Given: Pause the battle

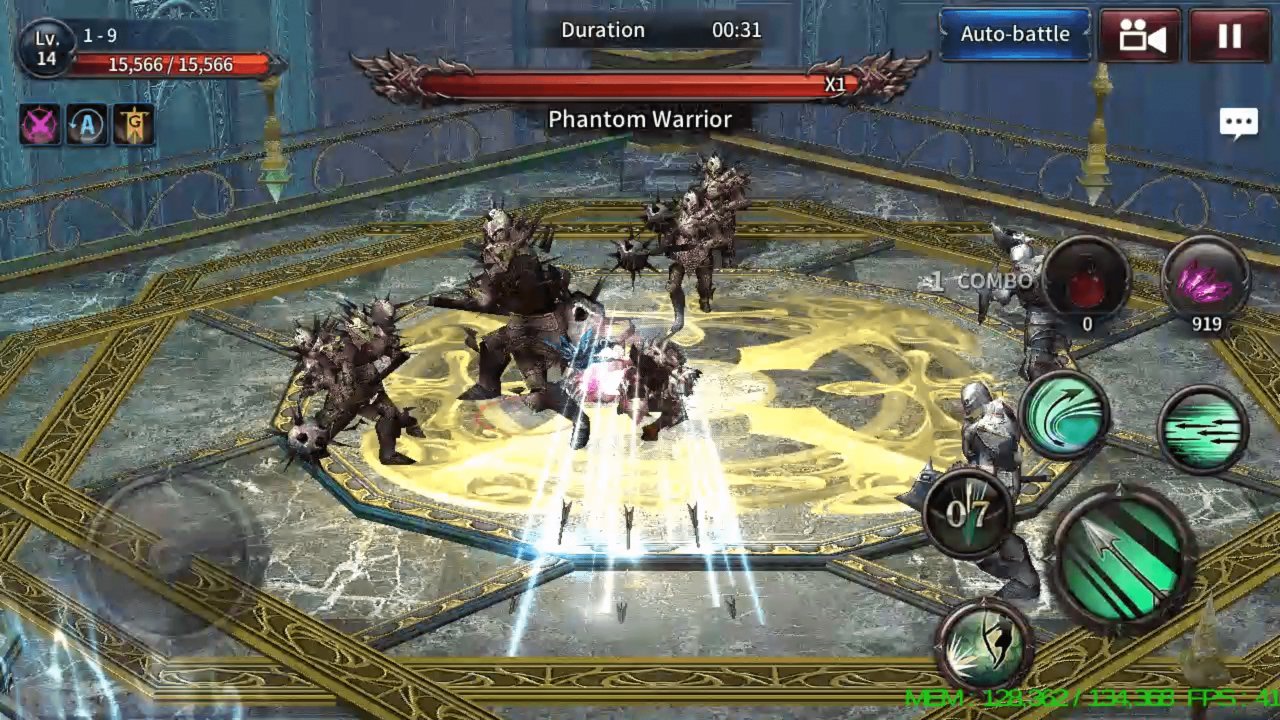Looking at the screenshot, I should pos(1229,36).
